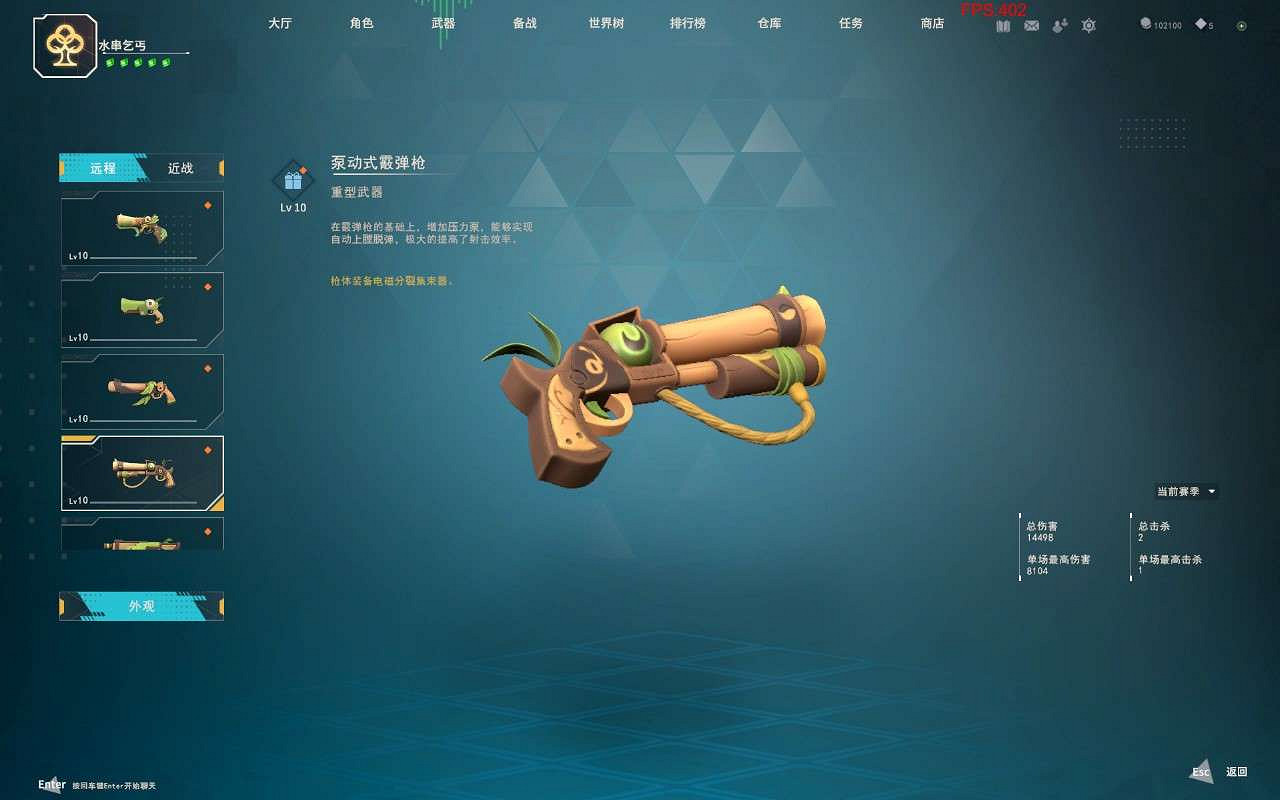
Task: Open the 商店 menu item
Action: coord(931,24)
